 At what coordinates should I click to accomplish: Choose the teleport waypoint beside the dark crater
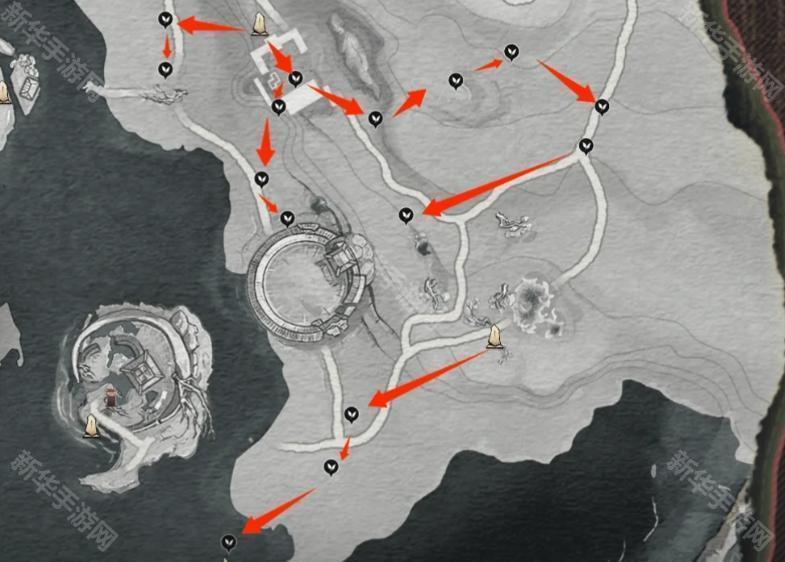[x=494, y=337]
